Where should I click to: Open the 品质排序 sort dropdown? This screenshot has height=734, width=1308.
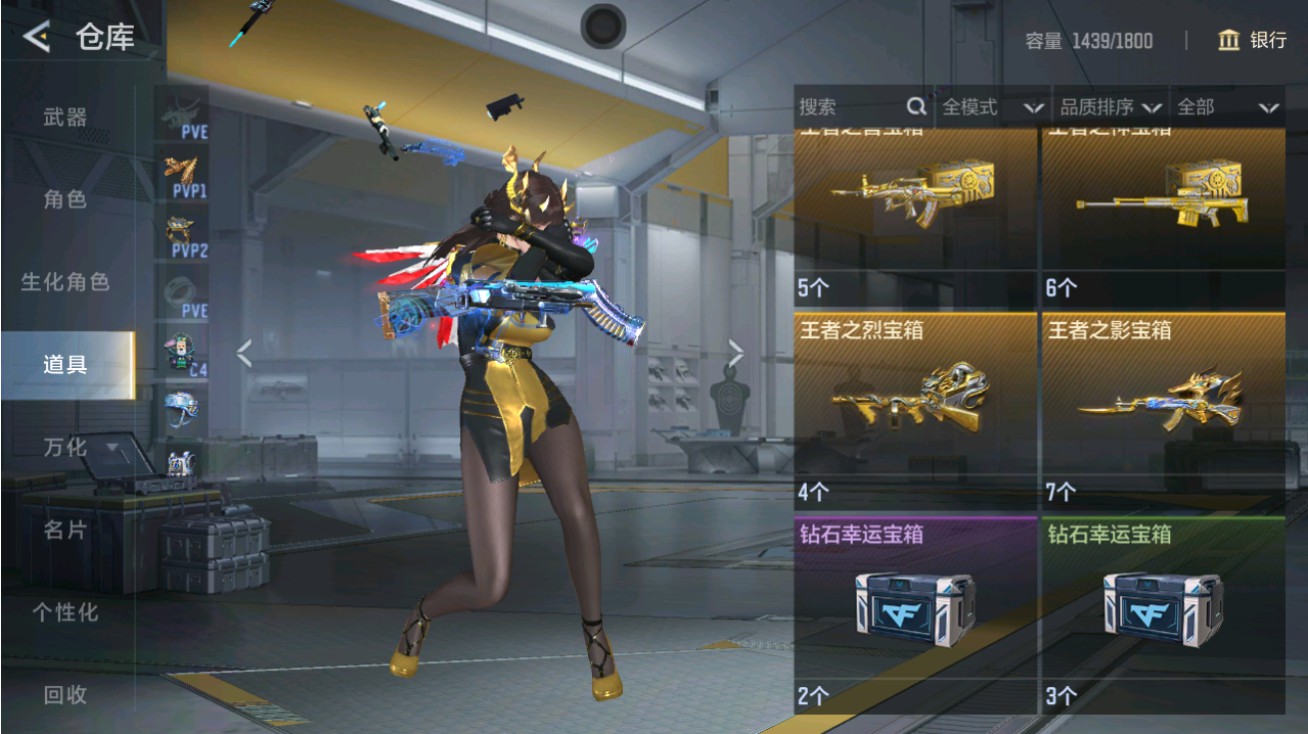pos(1108,107)
